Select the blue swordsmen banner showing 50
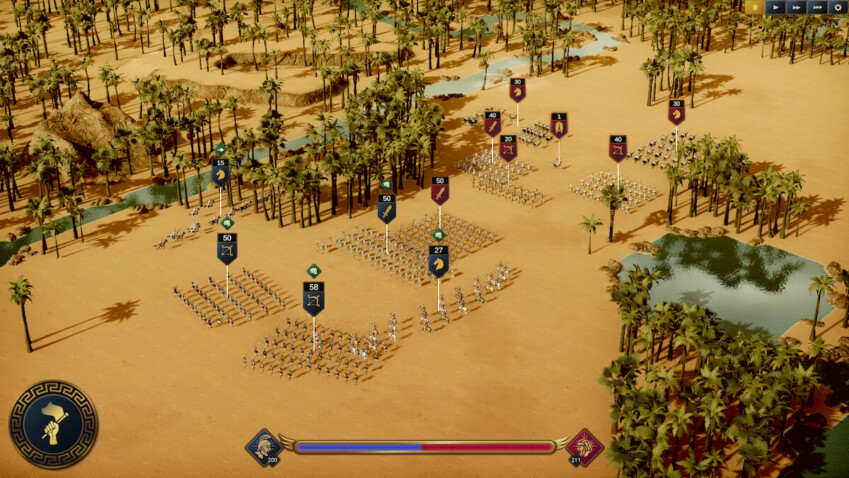This screenshot has width=849, height=478. pyautogui.click(x=387, y=208)
